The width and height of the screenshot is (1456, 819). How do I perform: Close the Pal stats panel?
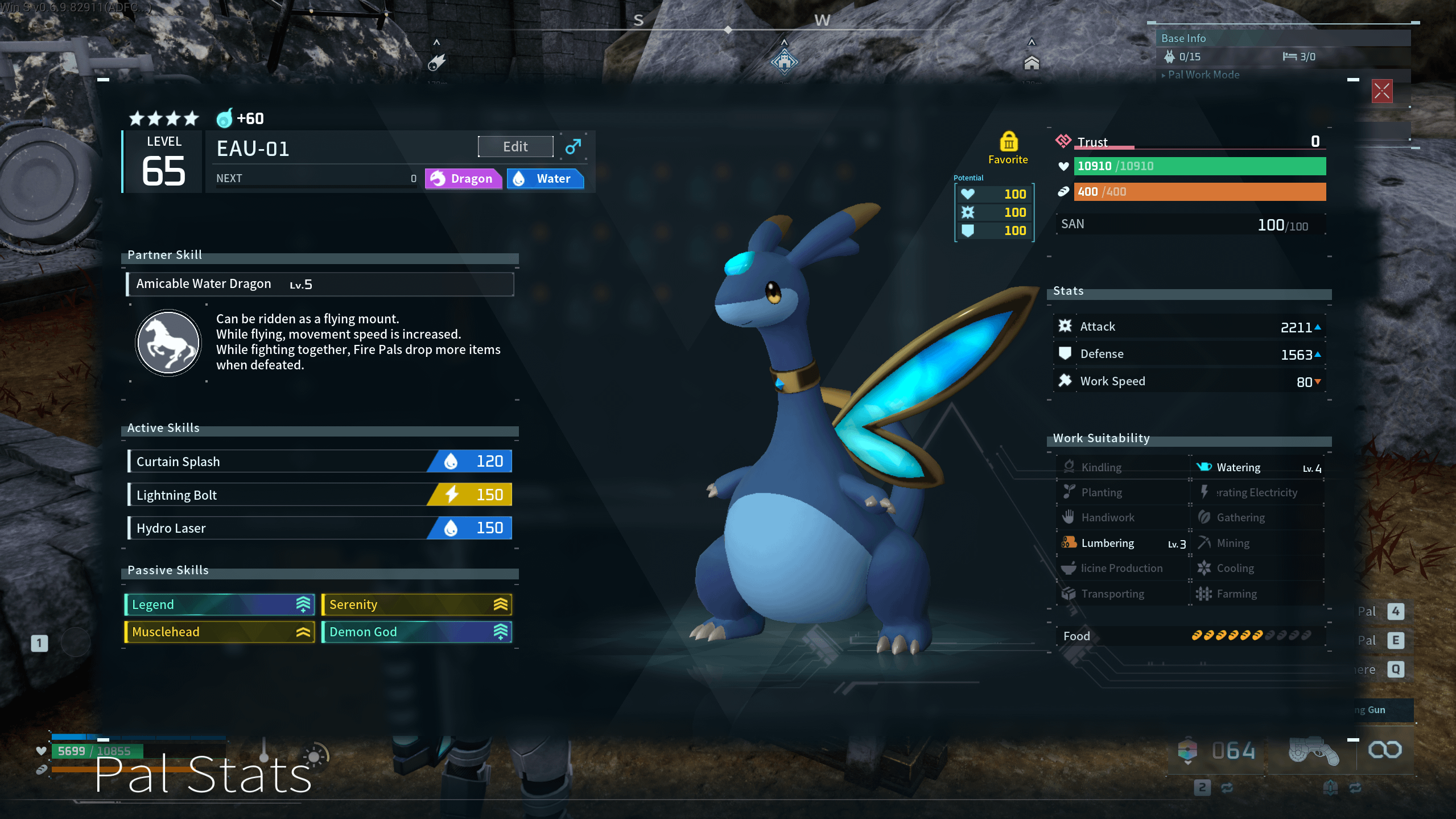pyautogui.click(x=1381, y=91)
